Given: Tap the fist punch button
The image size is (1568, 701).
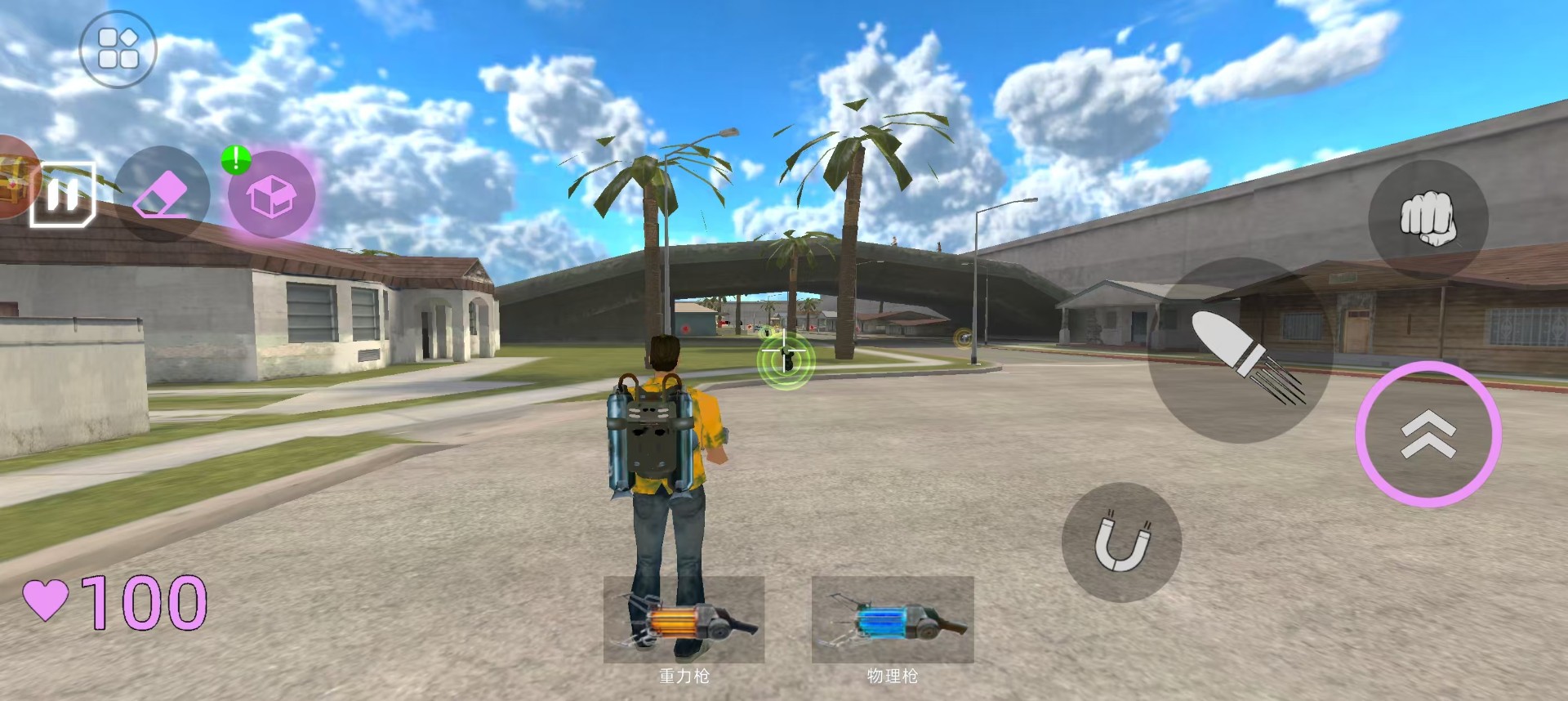Looking at the screenshot, I should point(1428,219).
